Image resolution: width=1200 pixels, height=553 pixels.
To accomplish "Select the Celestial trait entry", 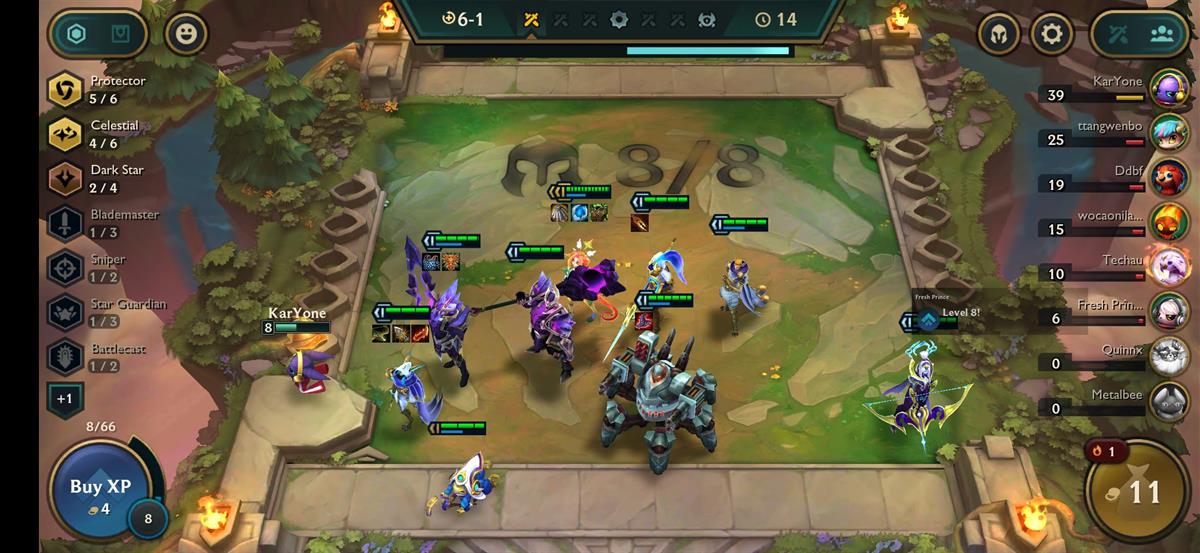I will tap(66, 134).
